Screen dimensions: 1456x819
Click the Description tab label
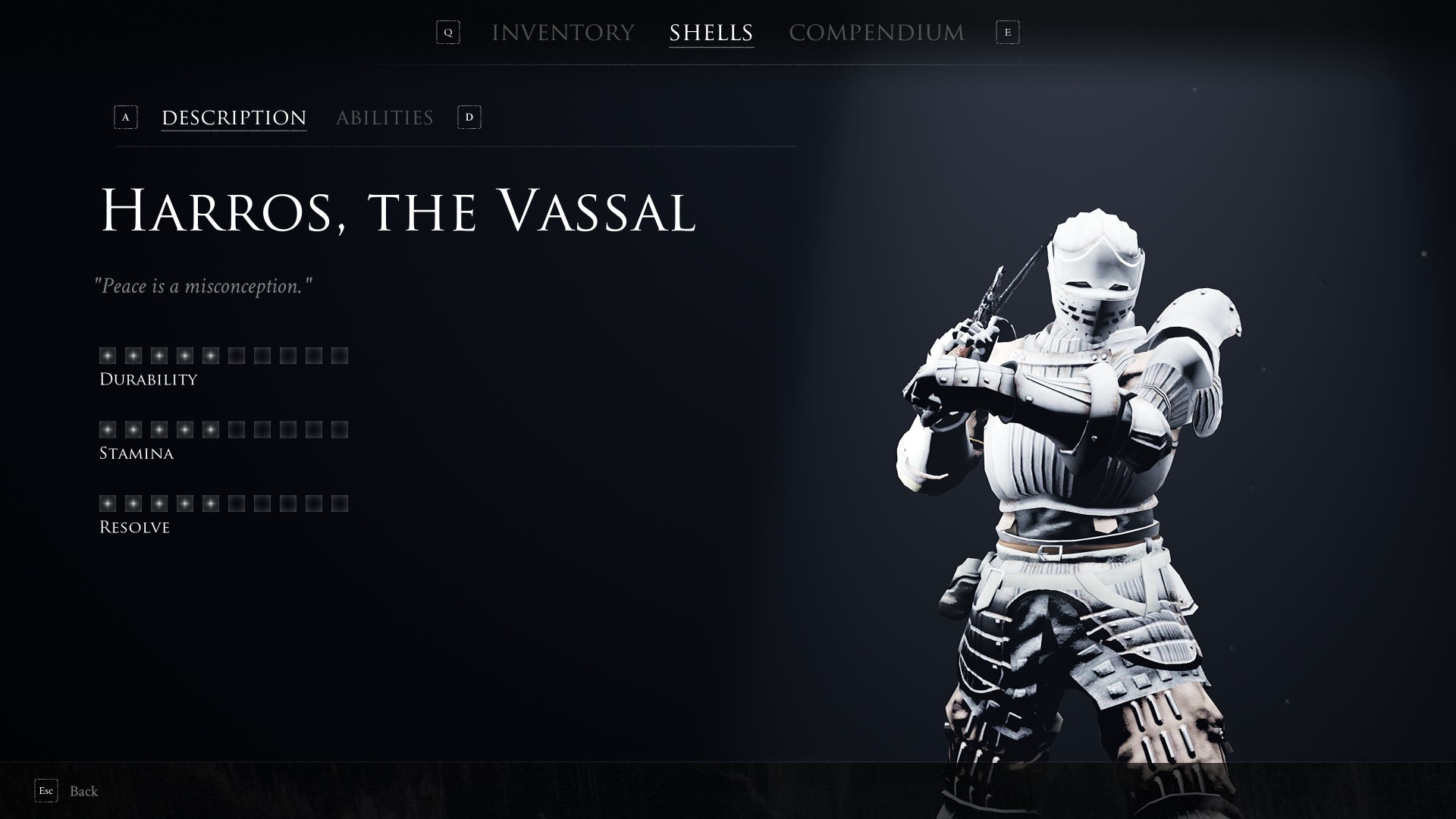pos(233,118)
